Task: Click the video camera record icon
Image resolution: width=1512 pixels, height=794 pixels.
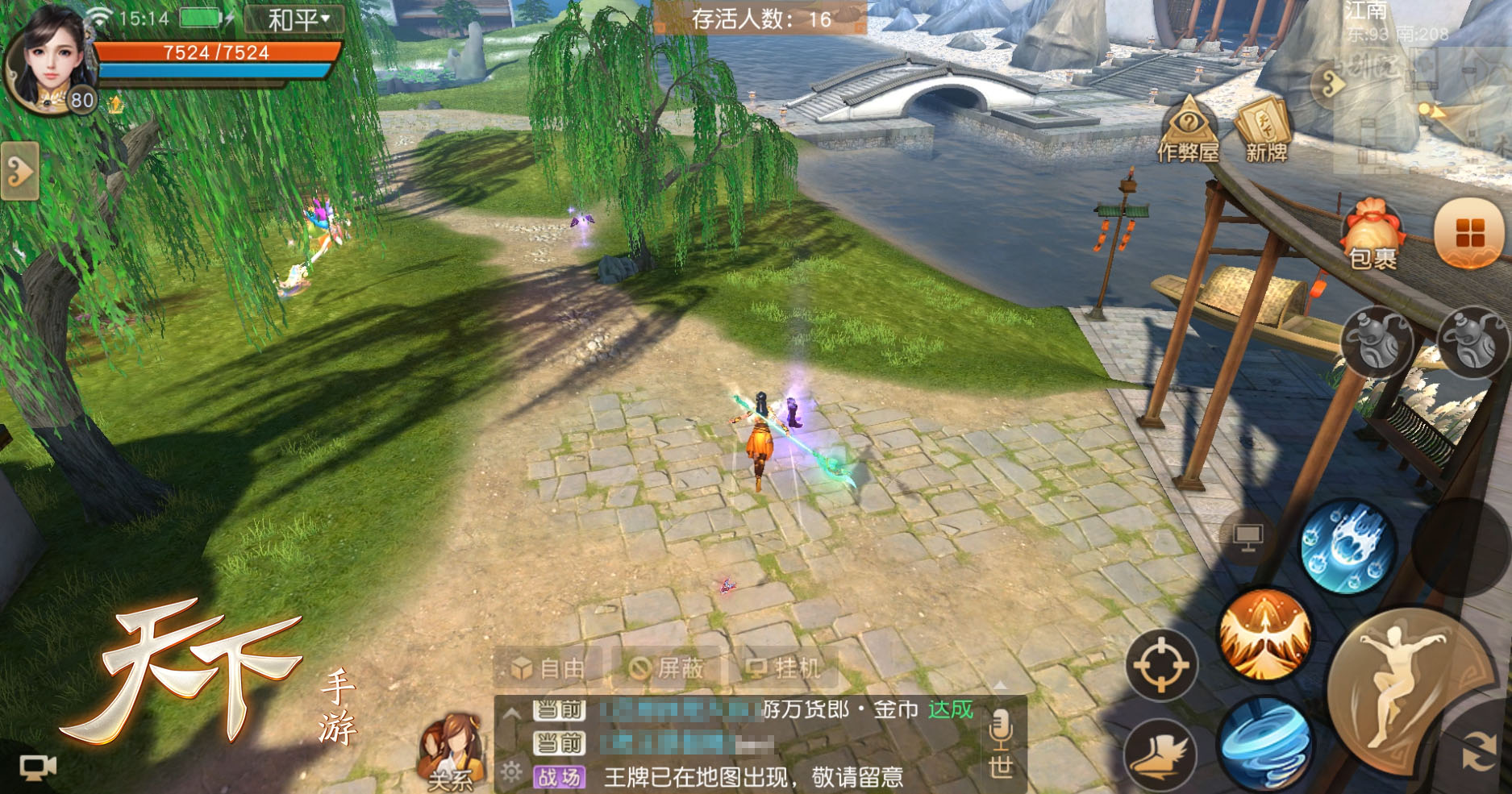Action: click(x=38, y=767)
